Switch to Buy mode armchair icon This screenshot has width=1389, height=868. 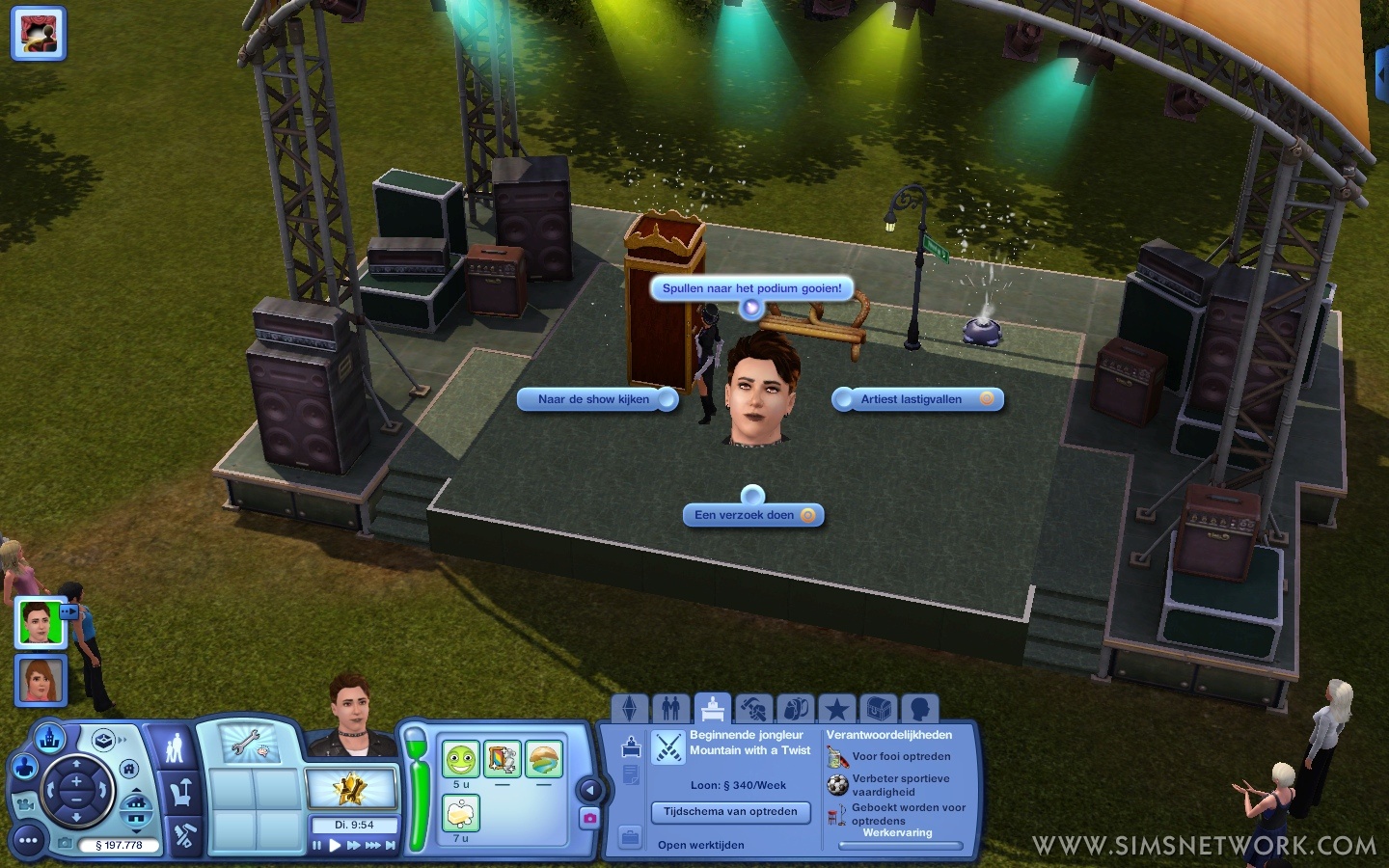(180, 794)
